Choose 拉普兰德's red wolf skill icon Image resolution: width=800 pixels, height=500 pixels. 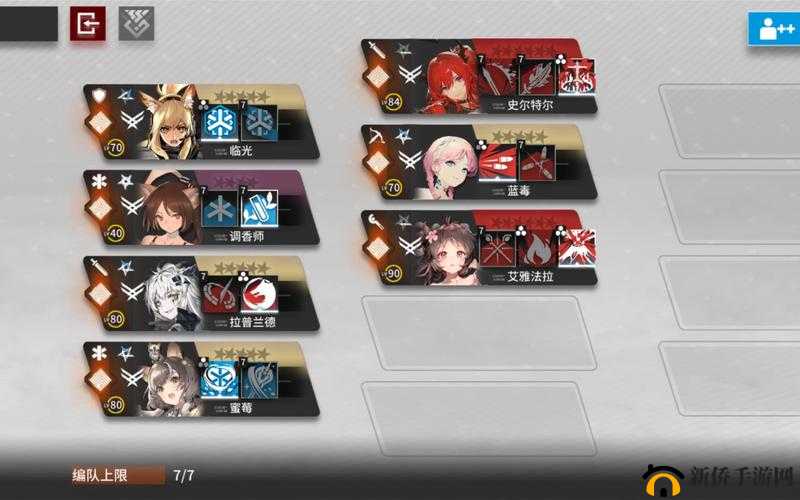pos(259,294)
